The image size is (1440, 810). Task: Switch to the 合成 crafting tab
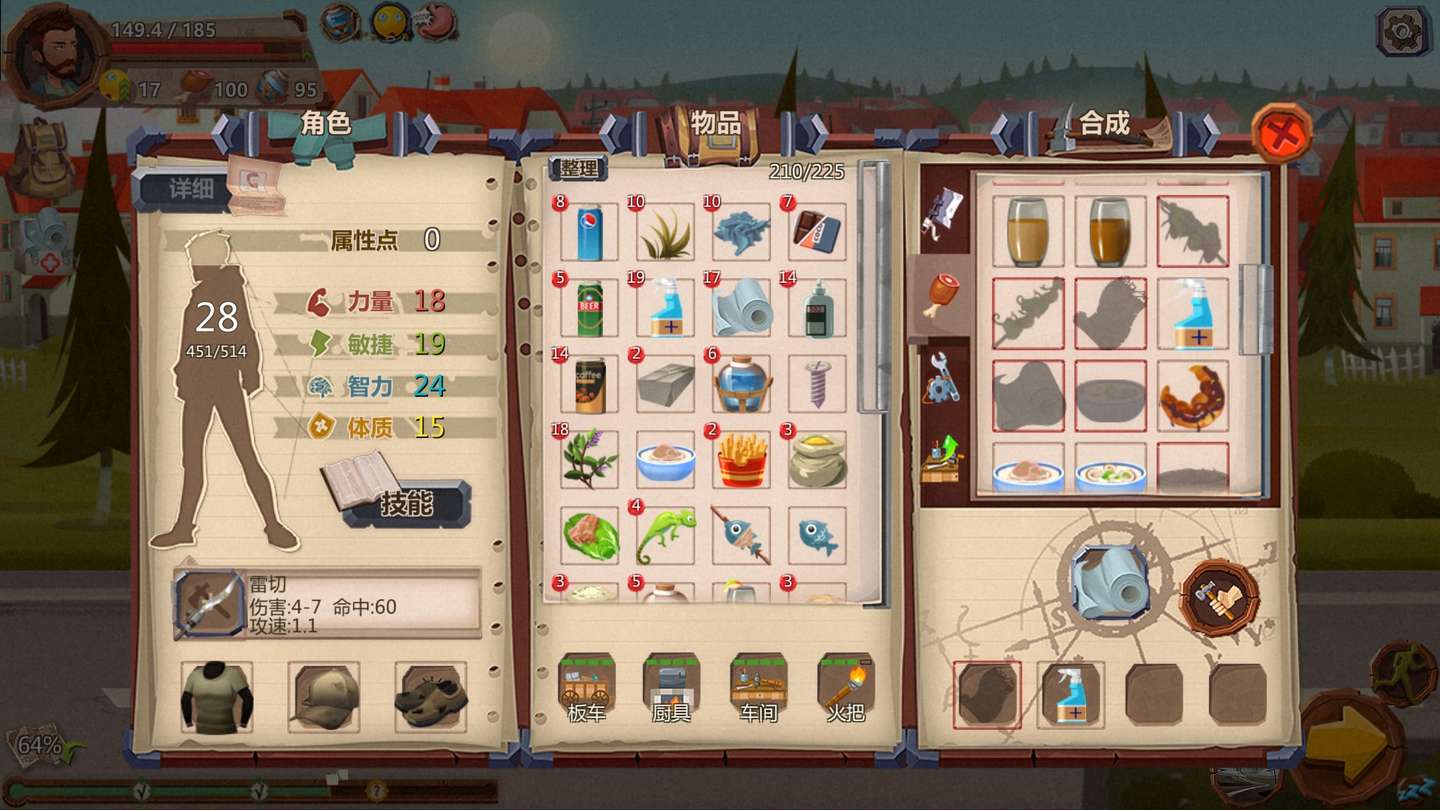(1102, 120)
